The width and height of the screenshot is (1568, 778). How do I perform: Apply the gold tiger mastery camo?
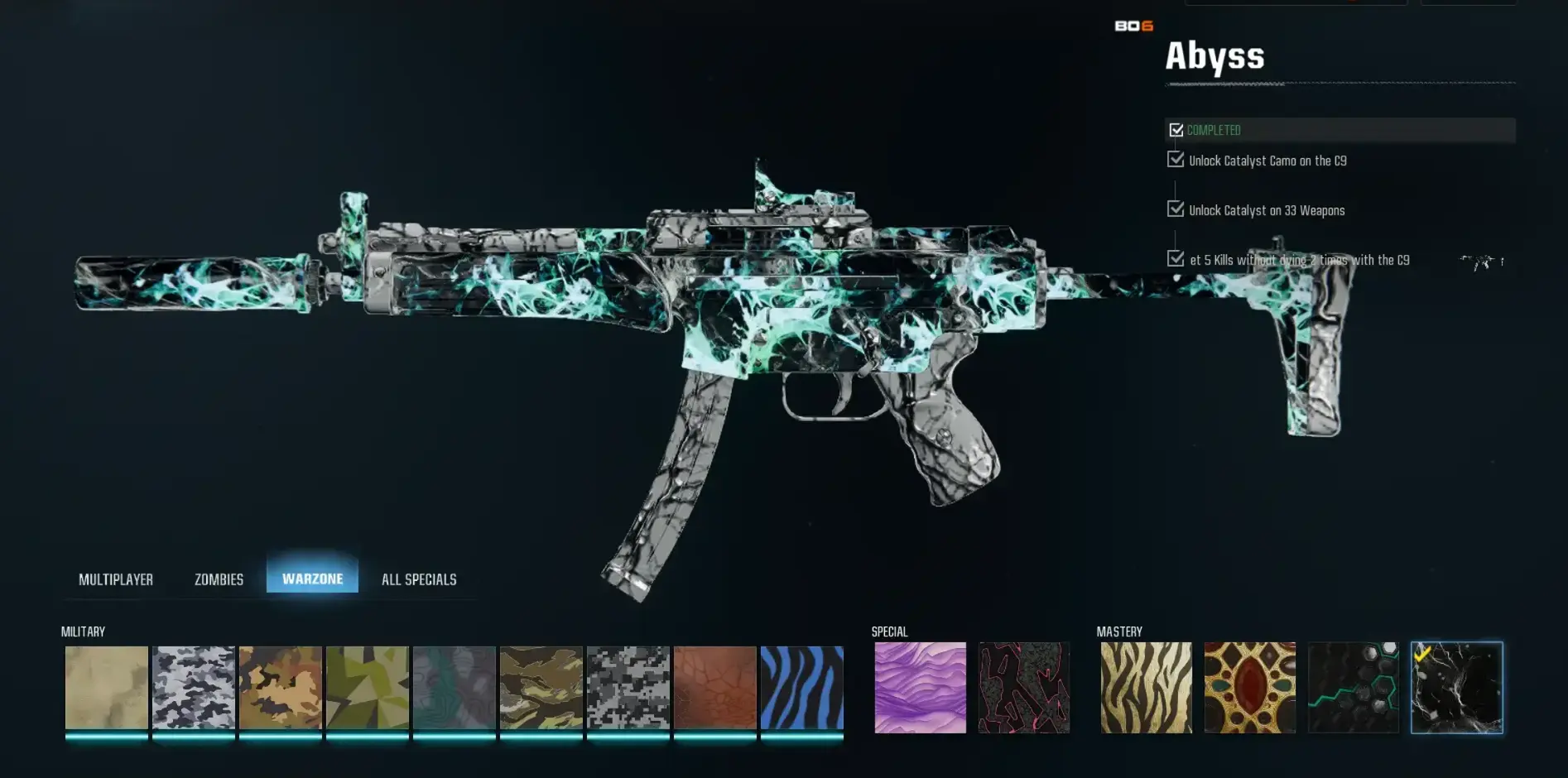pos(1147,688)
